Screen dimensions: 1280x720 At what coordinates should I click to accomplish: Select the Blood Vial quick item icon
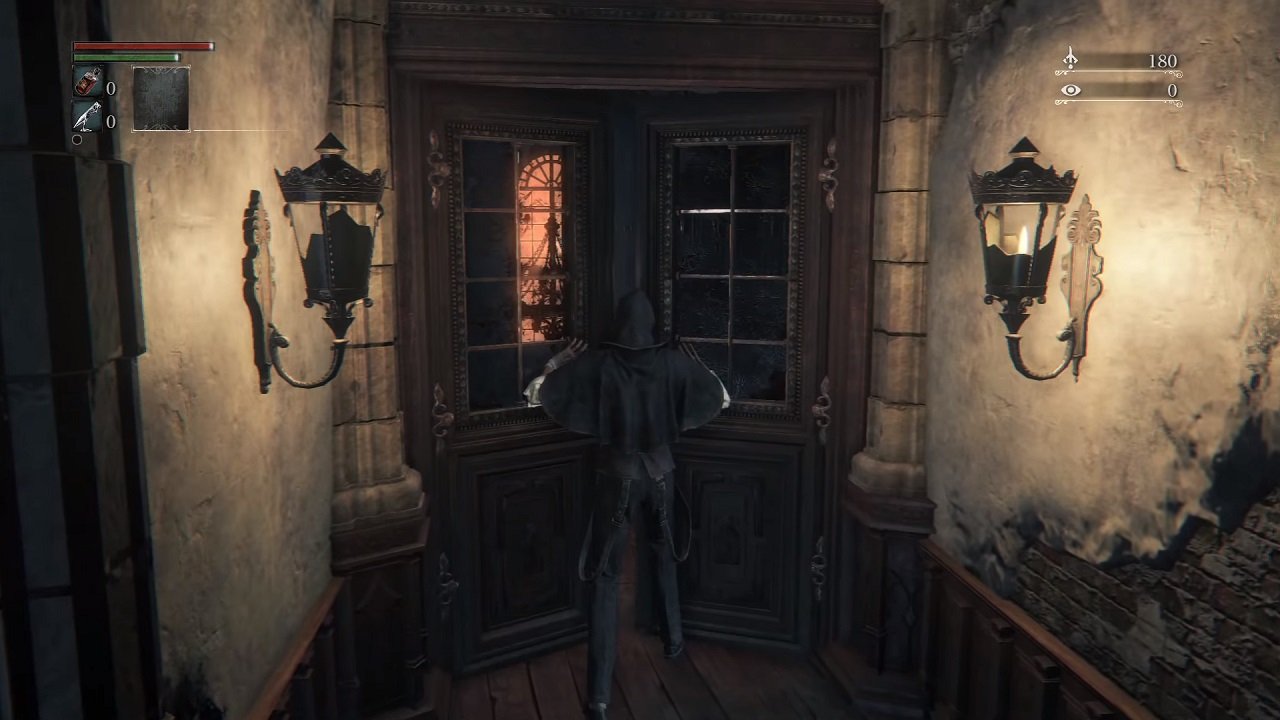[x=86, y=80]
